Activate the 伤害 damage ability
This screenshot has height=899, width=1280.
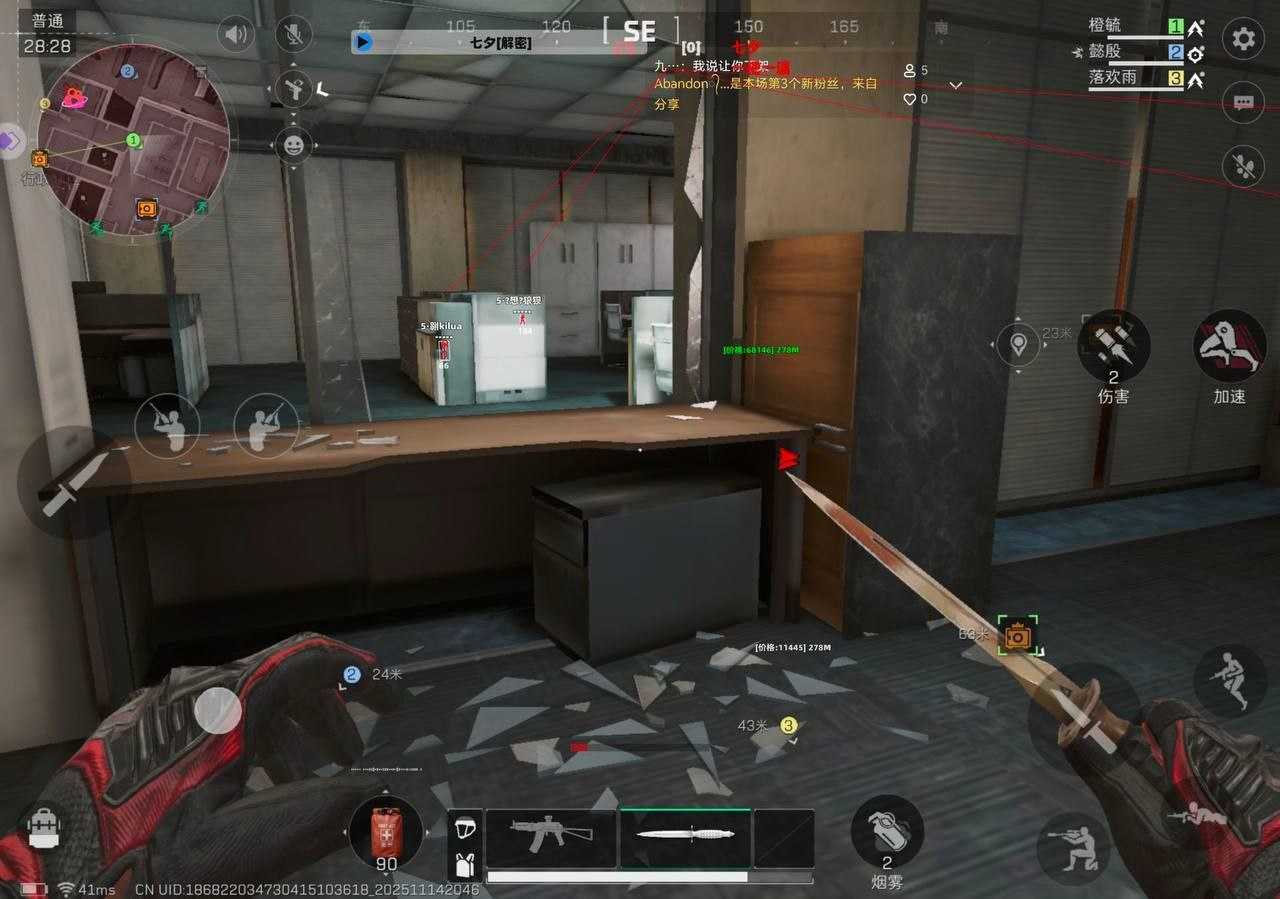click(1113, 346)
